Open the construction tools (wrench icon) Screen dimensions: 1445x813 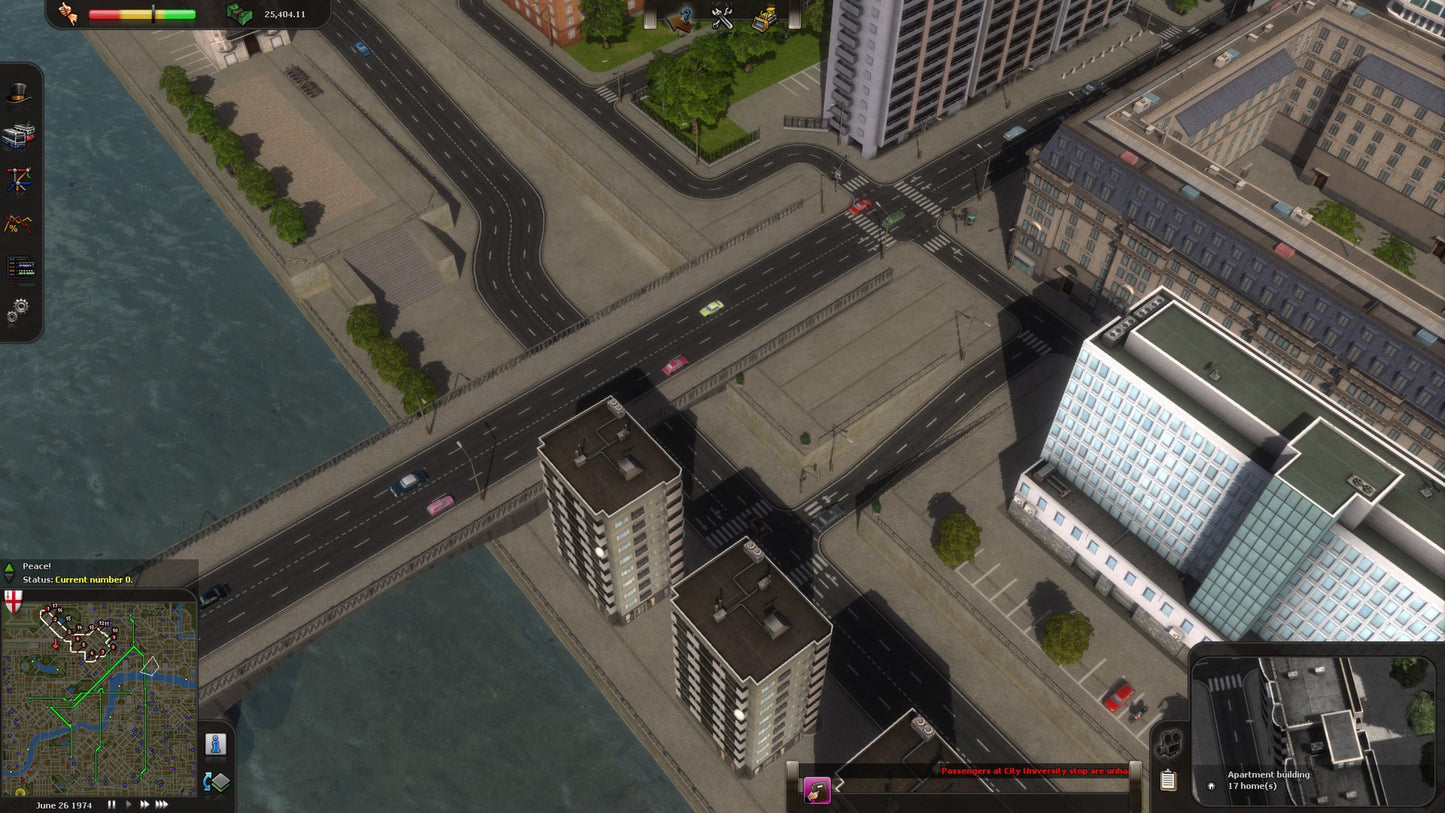(x=721, y=18)
